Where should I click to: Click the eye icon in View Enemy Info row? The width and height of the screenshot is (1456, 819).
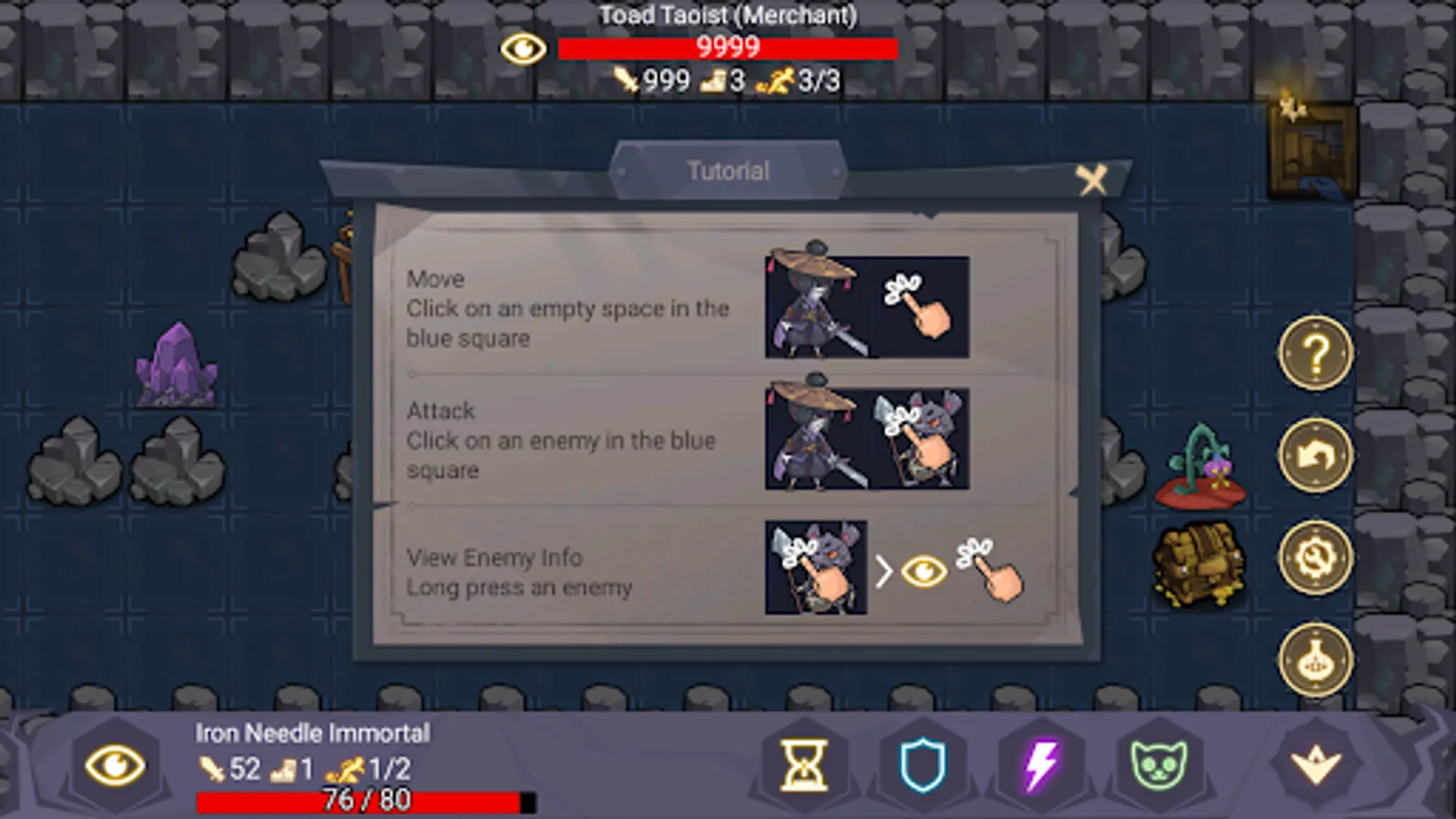pos(924,572)
